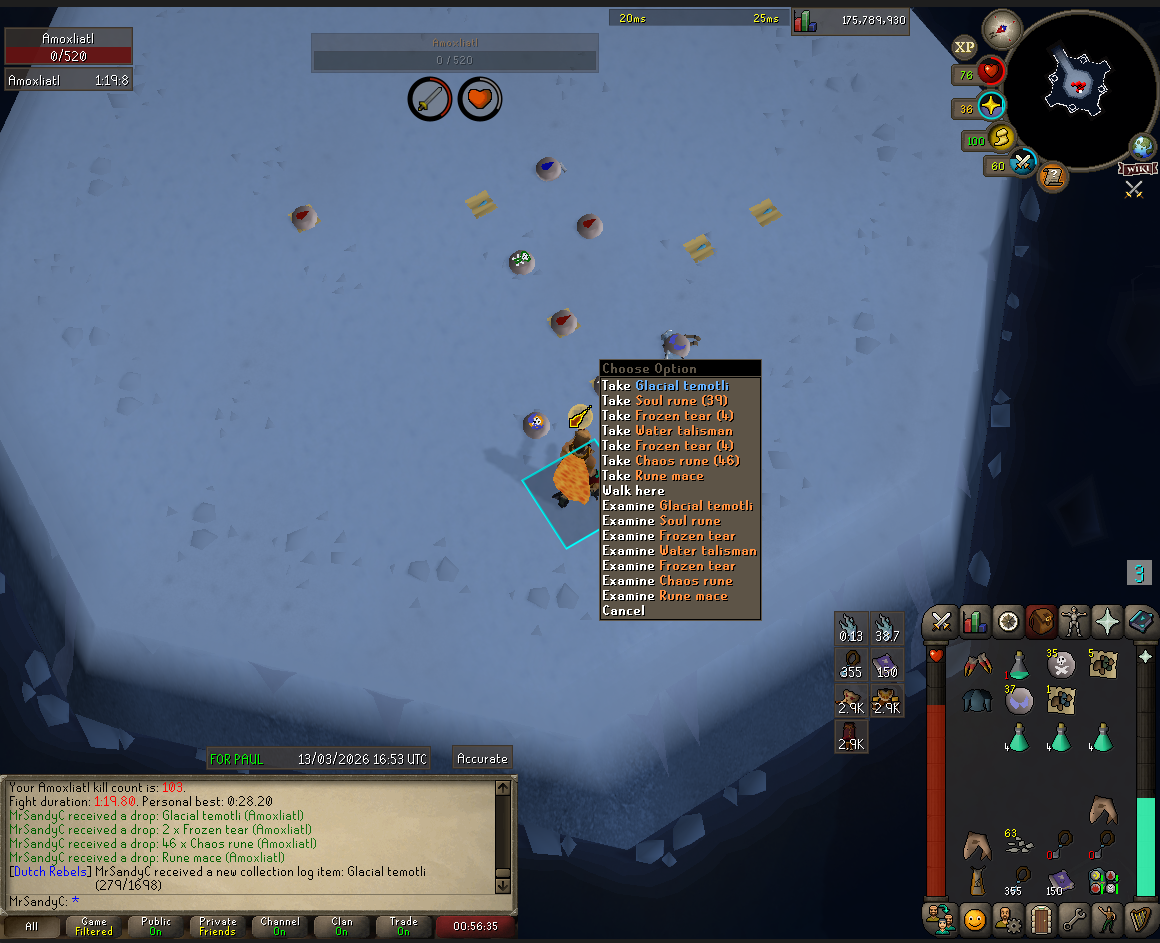The image size is (1160, 943).
Task: Select the Walk here option
Action: [633, 491]
